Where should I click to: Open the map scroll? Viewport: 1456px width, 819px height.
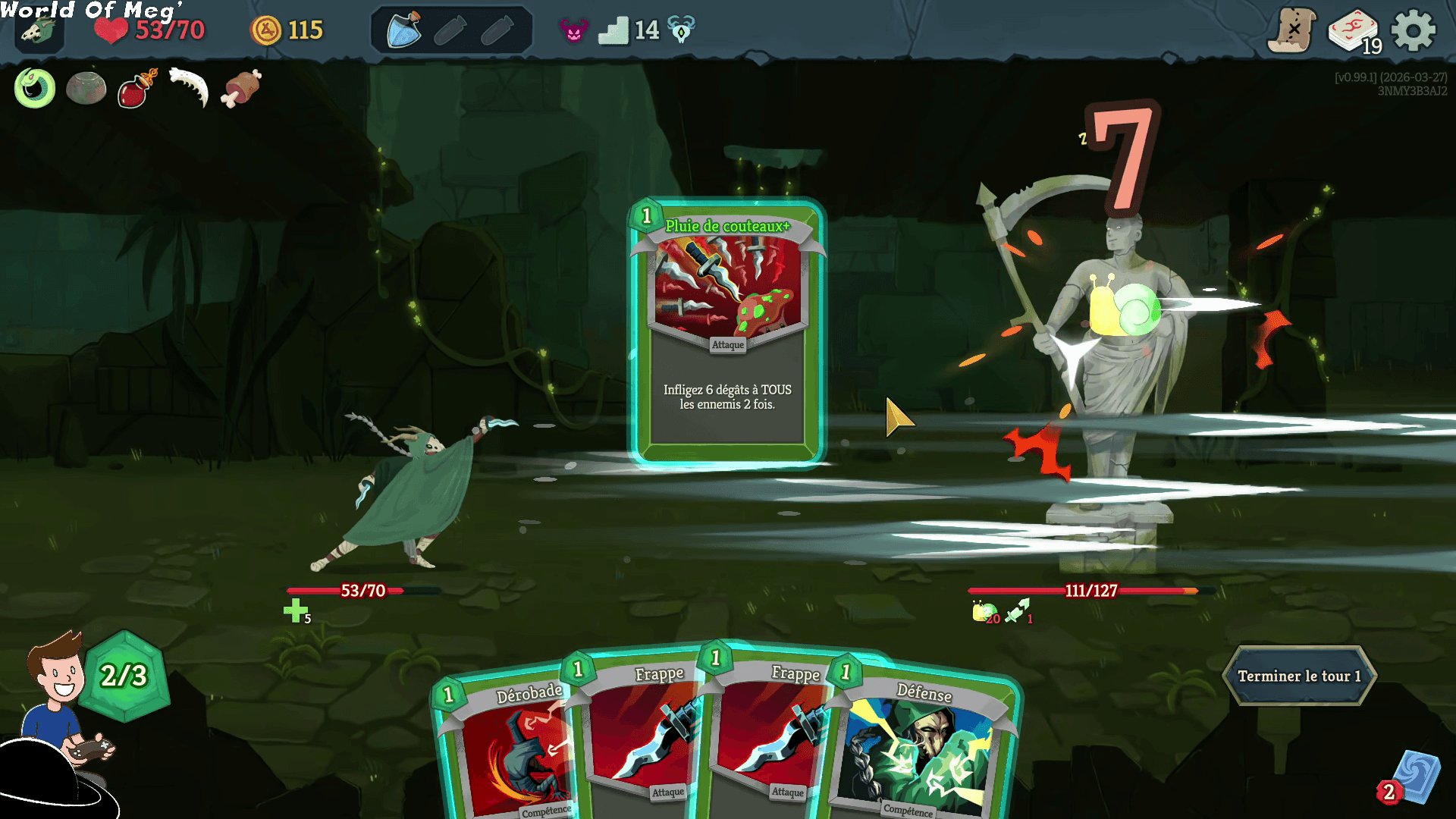click(x=1291, y=31)
